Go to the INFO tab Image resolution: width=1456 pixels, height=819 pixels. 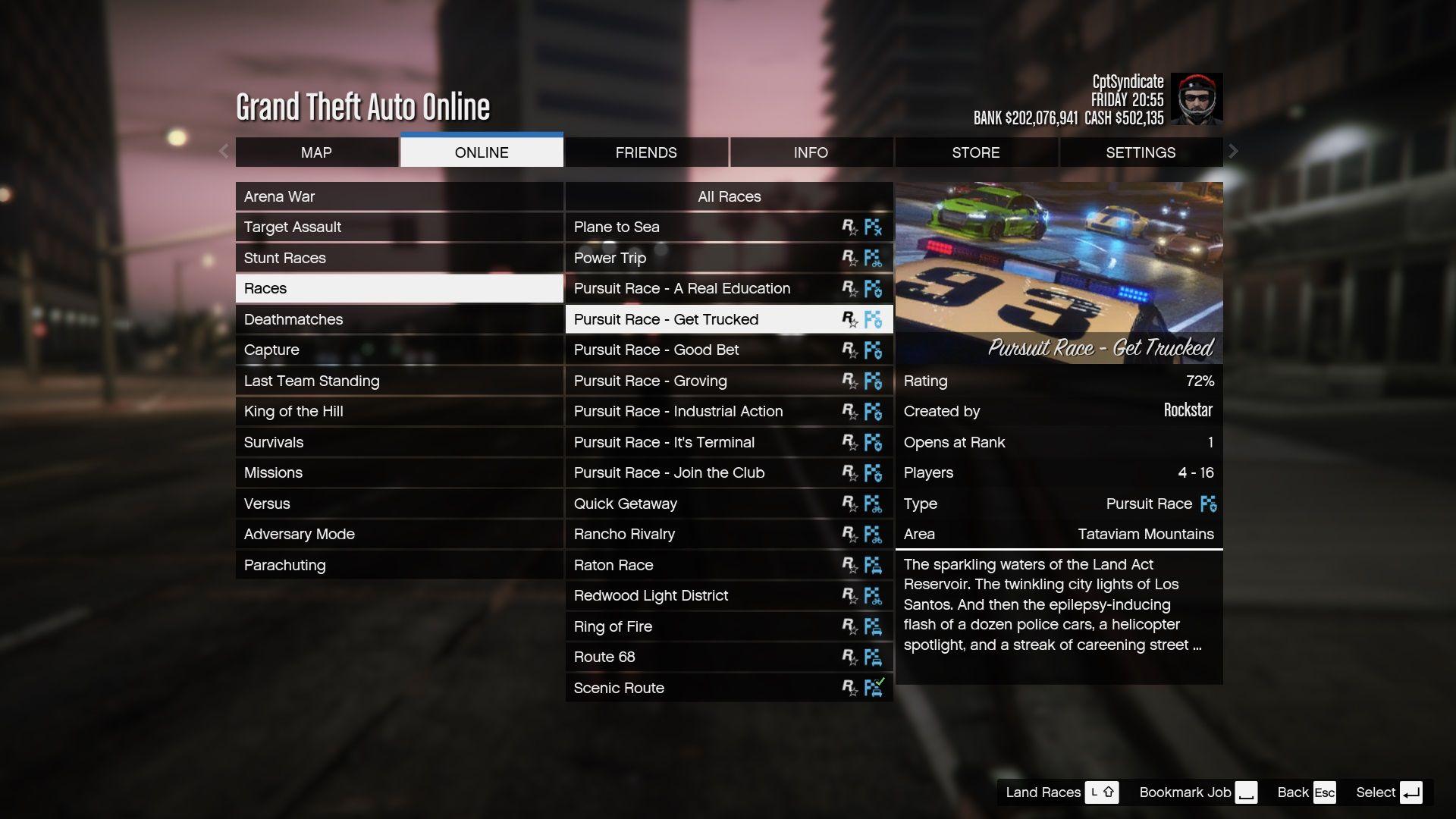click(x=811, y=152)
